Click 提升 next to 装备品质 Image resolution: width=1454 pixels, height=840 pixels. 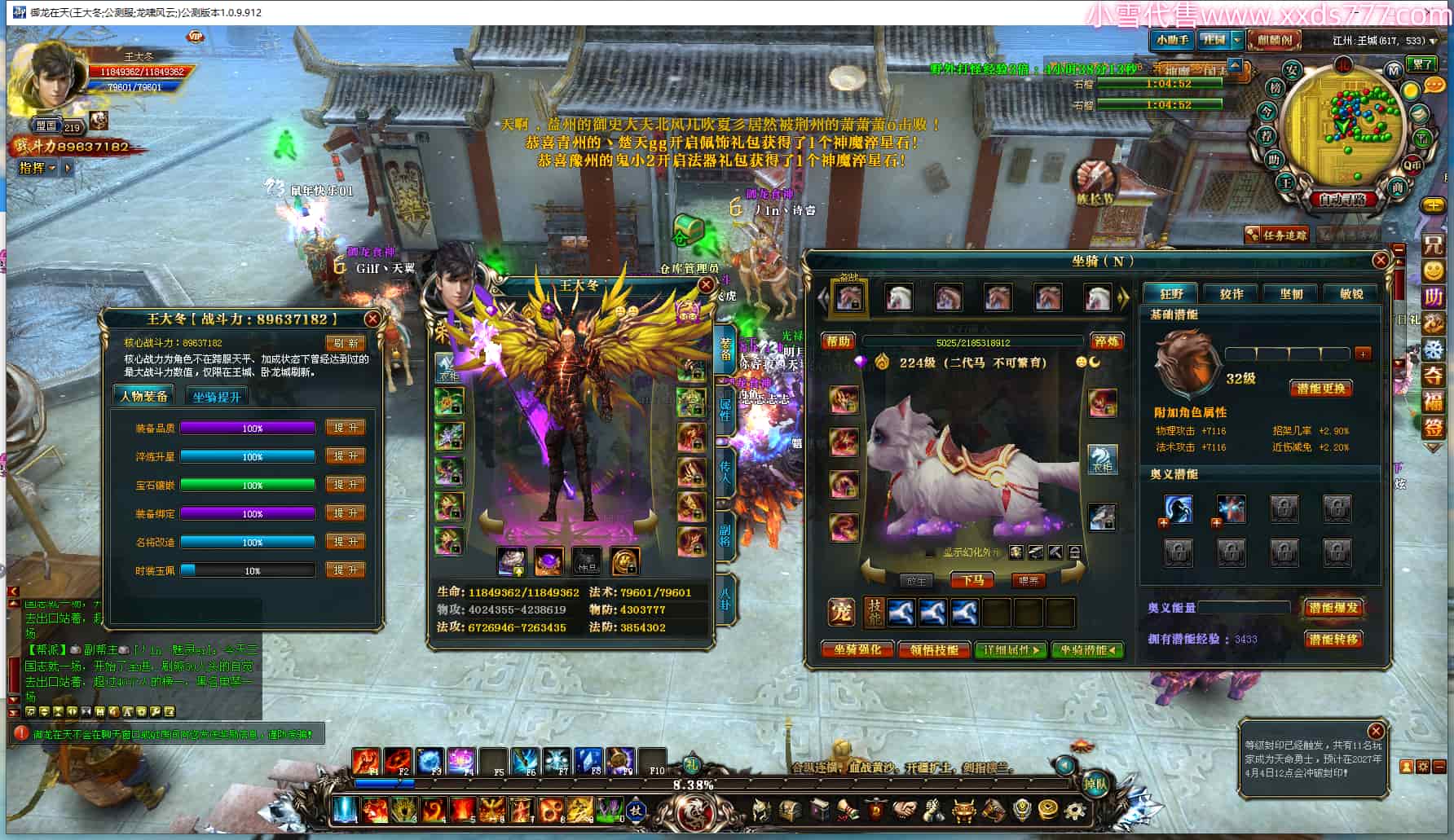345,428
